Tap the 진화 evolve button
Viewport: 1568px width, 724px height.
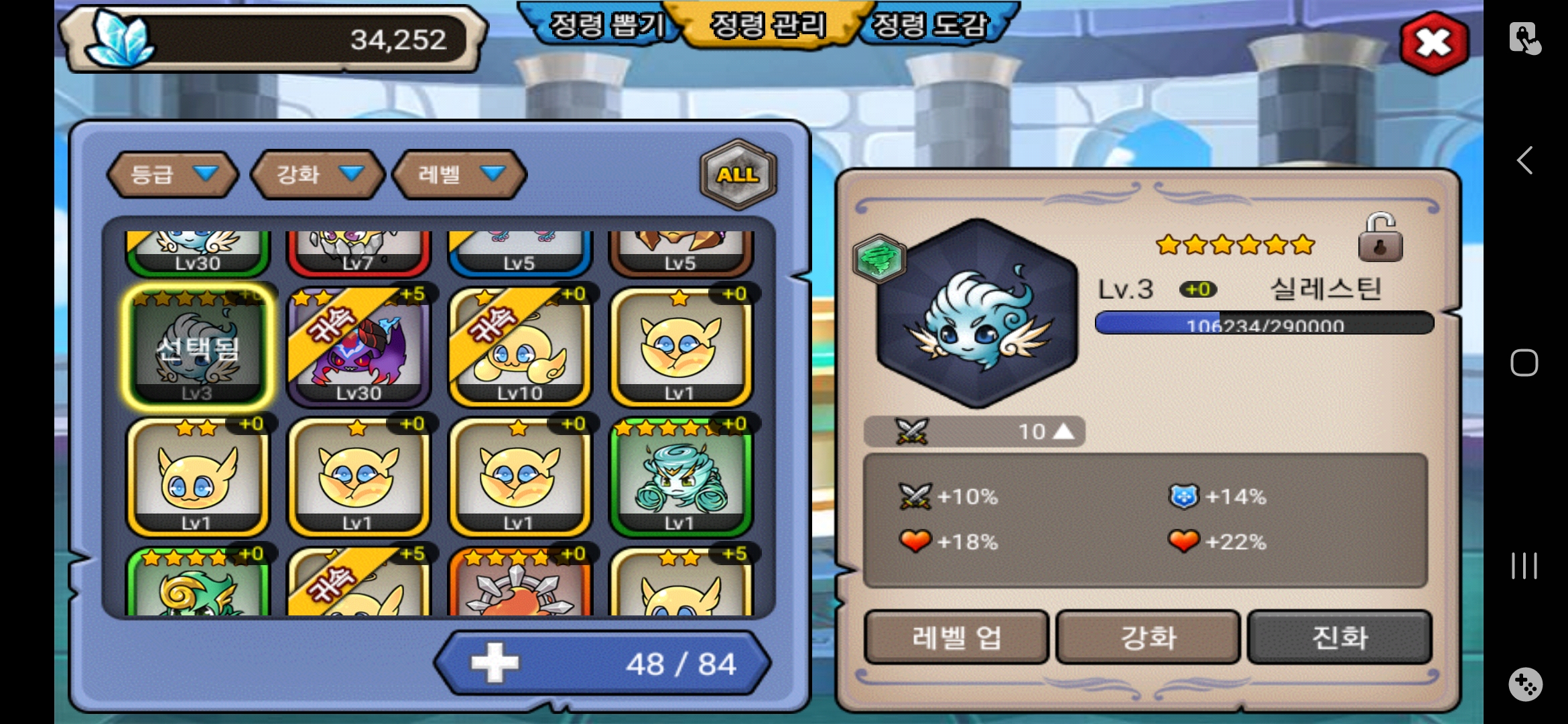1340,637
